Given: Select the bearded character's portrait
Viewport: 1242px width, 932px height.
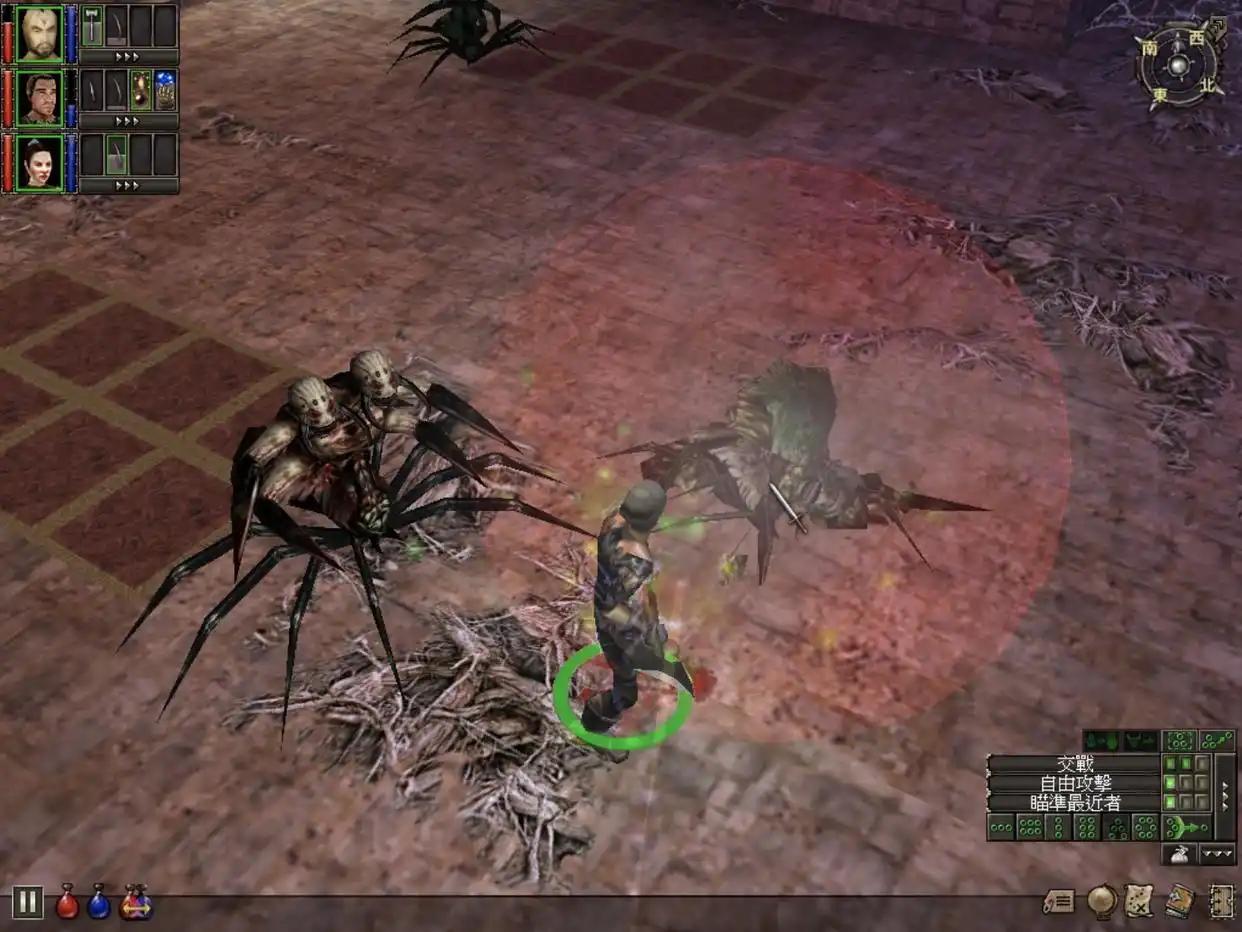Looking at the screenshot, I should point(39,33).
